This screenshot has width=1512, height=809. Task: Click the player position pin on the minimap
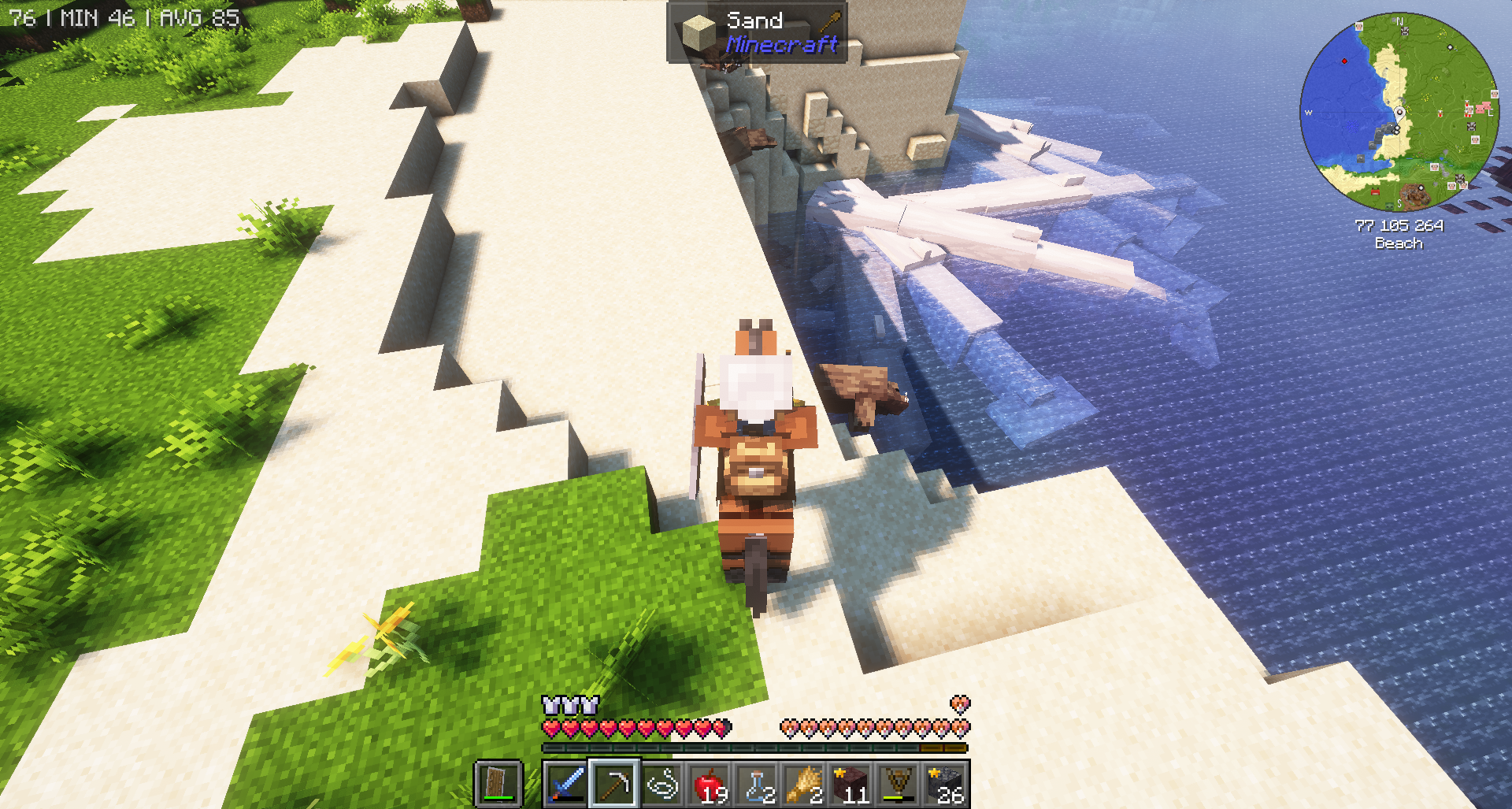click(x=1399, y=113)
